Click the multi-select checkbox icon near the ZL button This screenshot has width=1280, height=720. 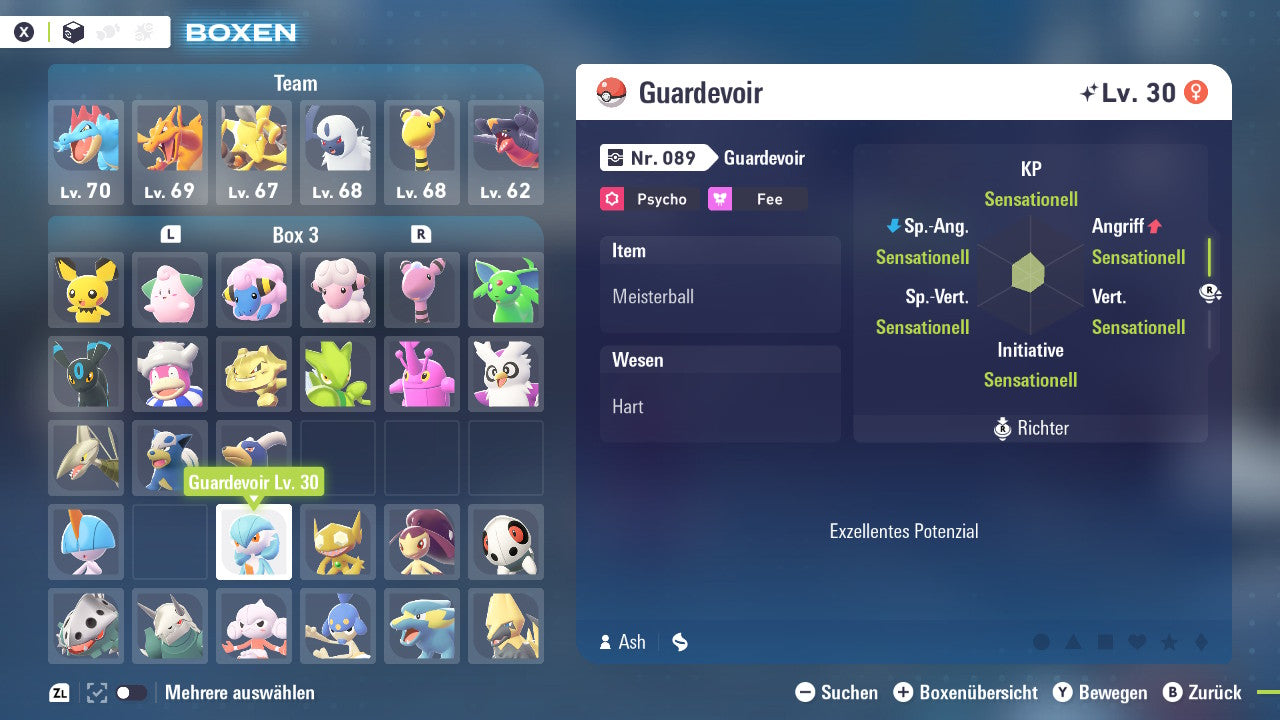95,692
